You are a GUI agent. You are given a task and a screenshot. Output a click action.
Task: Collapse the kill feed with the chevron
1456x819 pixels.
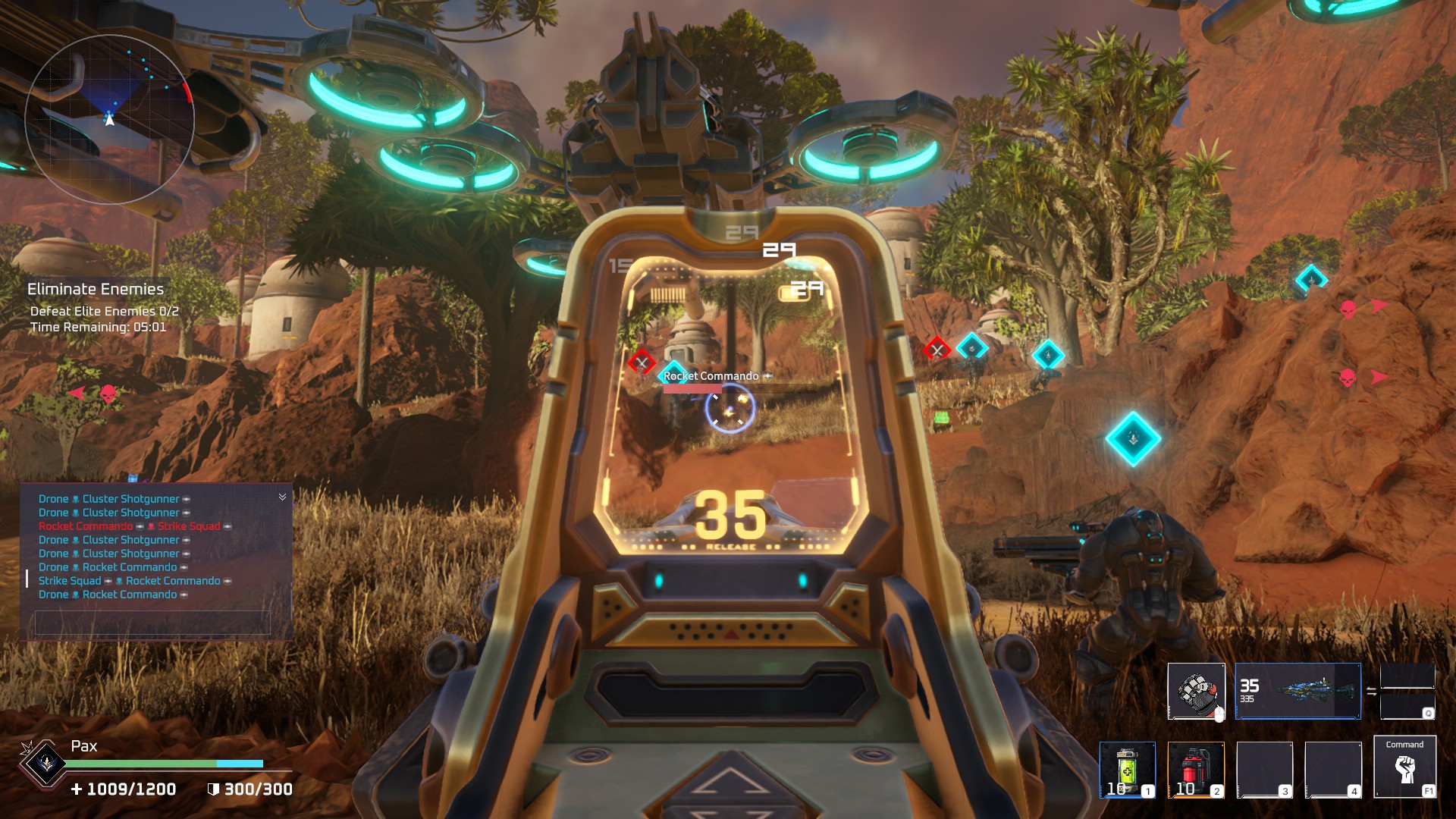282,497
